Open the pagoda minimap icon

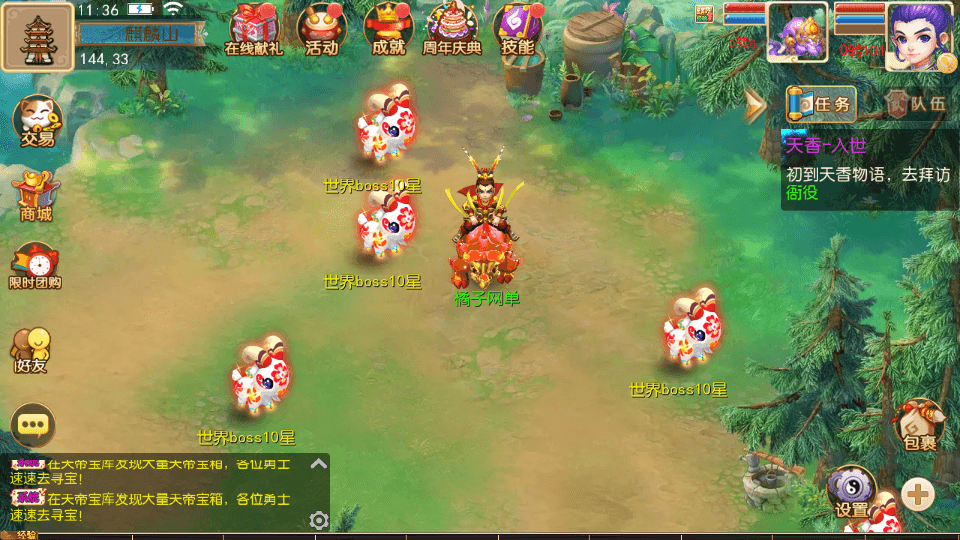point(37,36)
